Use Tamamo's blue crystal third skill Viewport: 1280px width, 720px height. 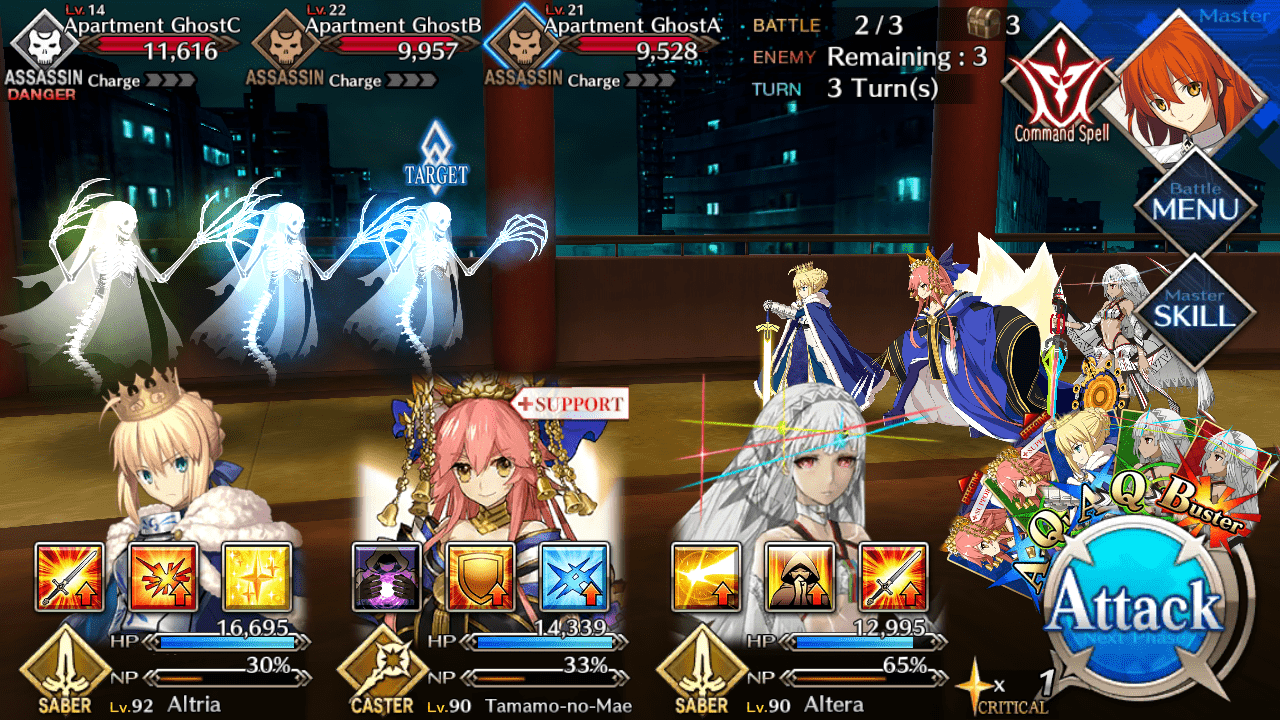[x=574, y=577]
